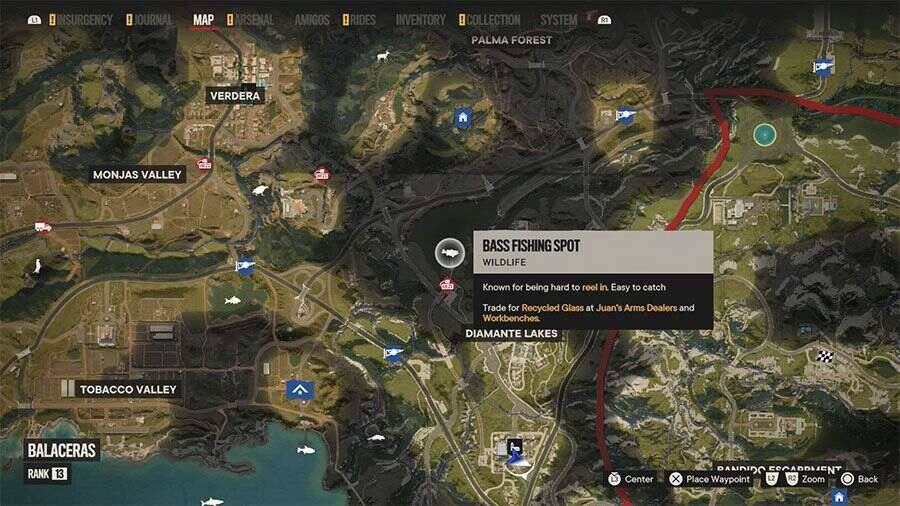
Task: Select the checkered flag race marker
Action: tap(825, 356)
